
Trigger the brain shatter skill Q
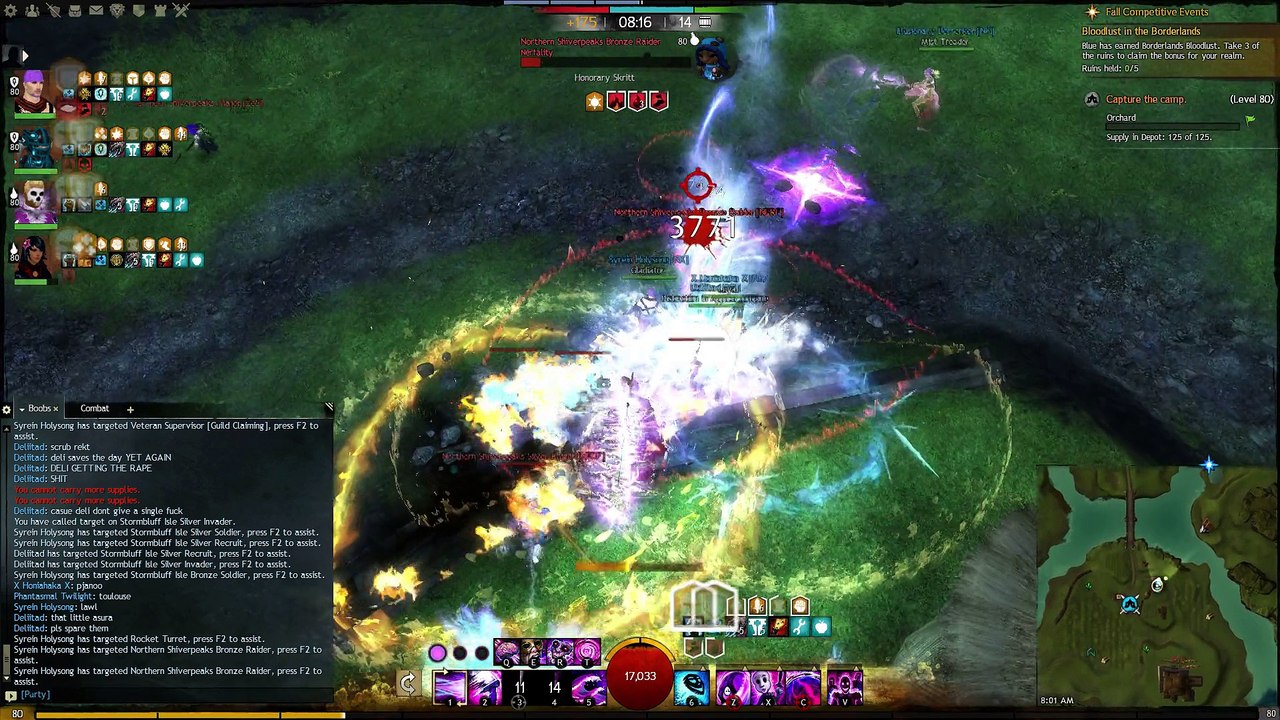506,654
